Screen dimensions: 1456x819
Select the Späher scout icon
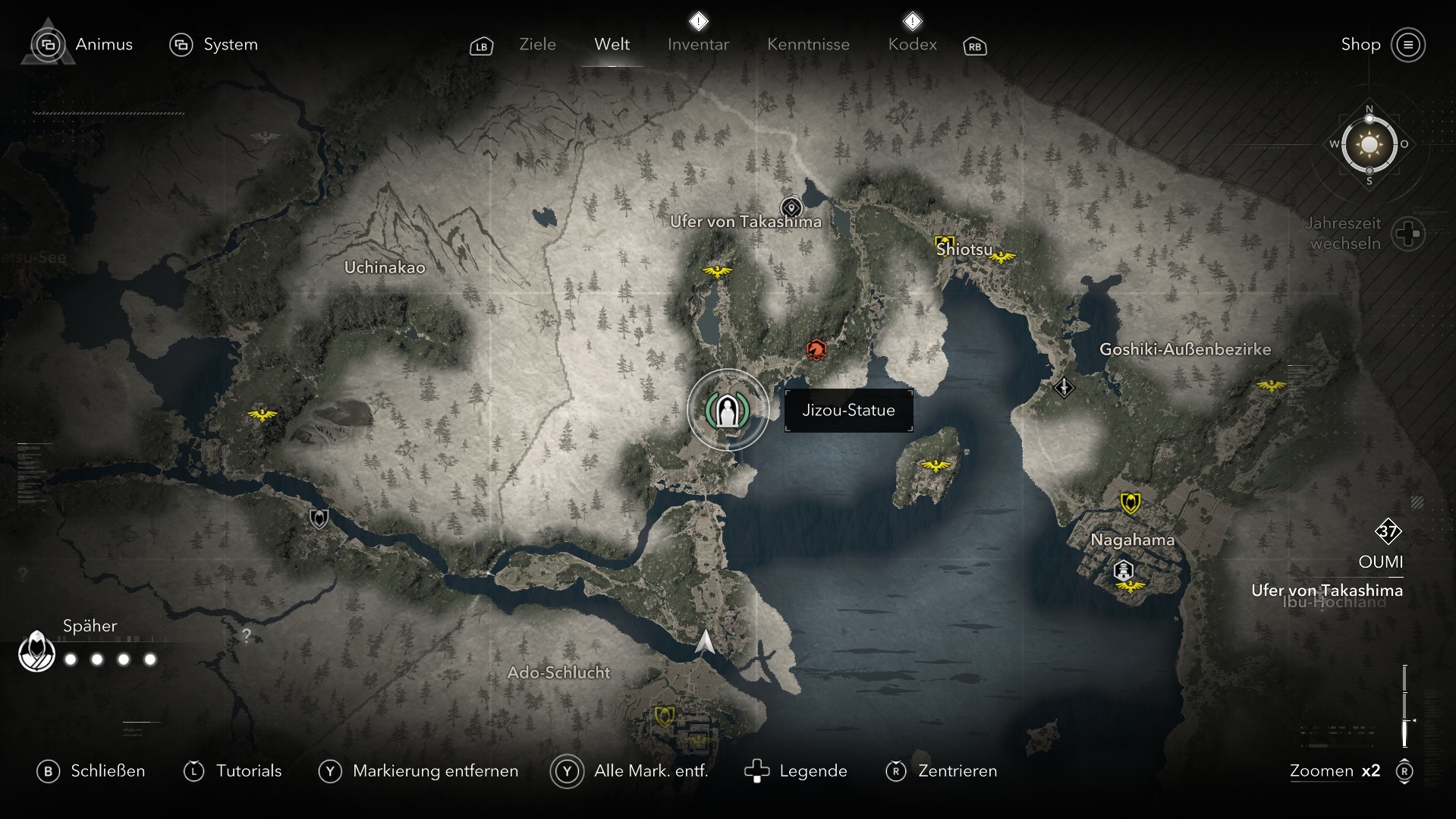[x=36, y=651]
